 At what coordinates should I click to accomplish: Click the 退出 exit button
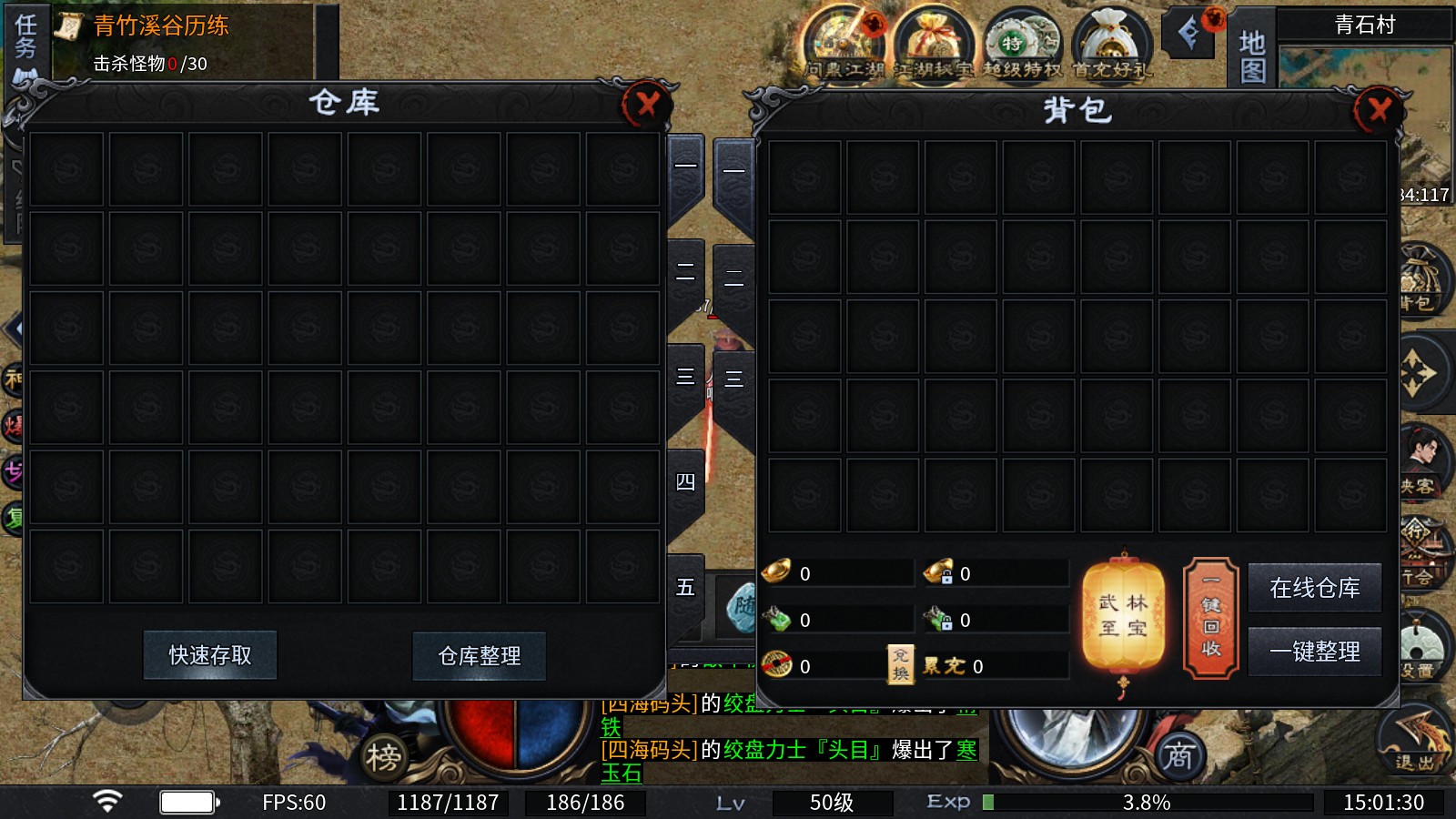click(x=1415, y=742)
